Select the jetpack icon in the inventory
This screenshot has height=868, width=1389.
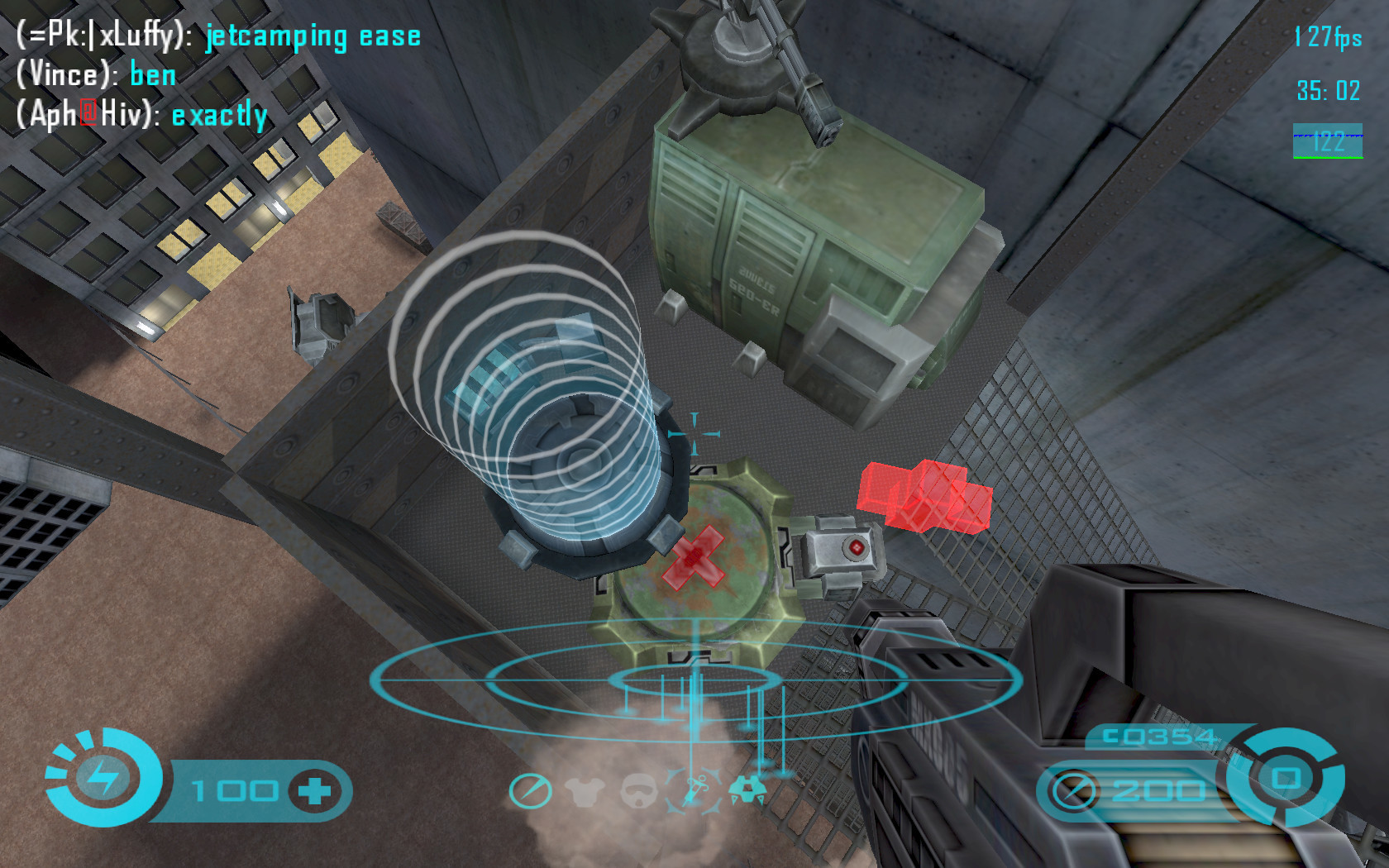click(x=747, y=789)
